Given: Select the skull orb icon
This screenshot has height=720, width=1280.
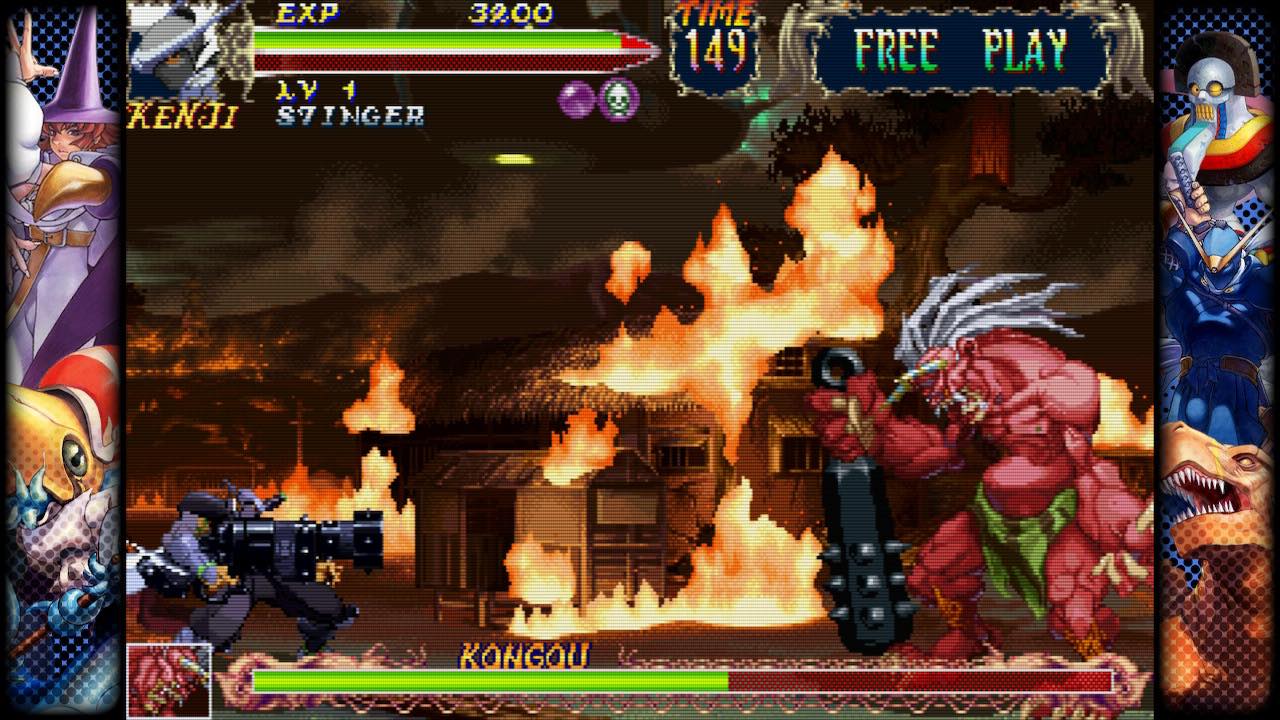Looking at the screenshot, I should 618,99.
